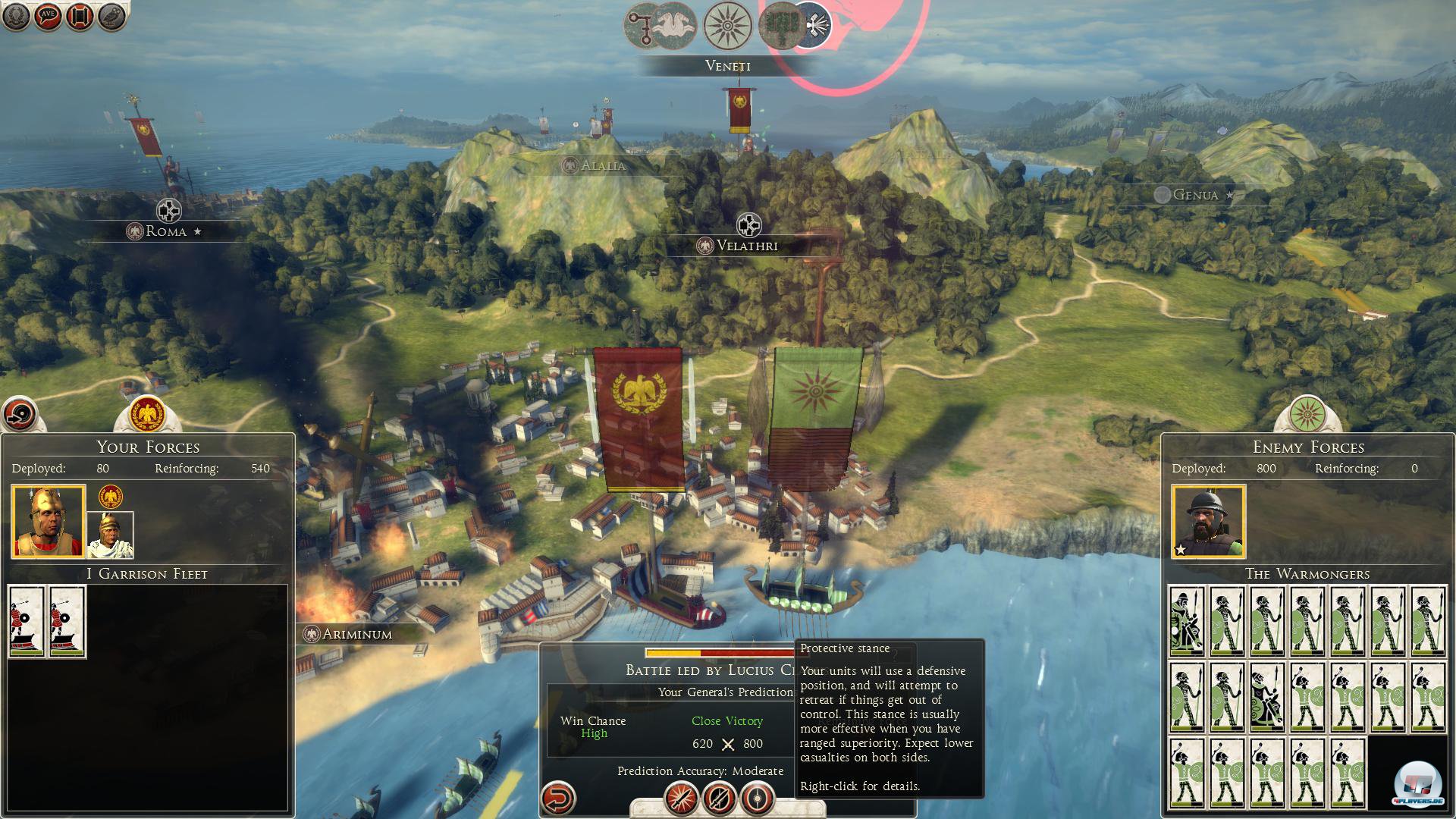Select your general's large portrait
This screenshot has width=1456, height=819.
(48, 522)
